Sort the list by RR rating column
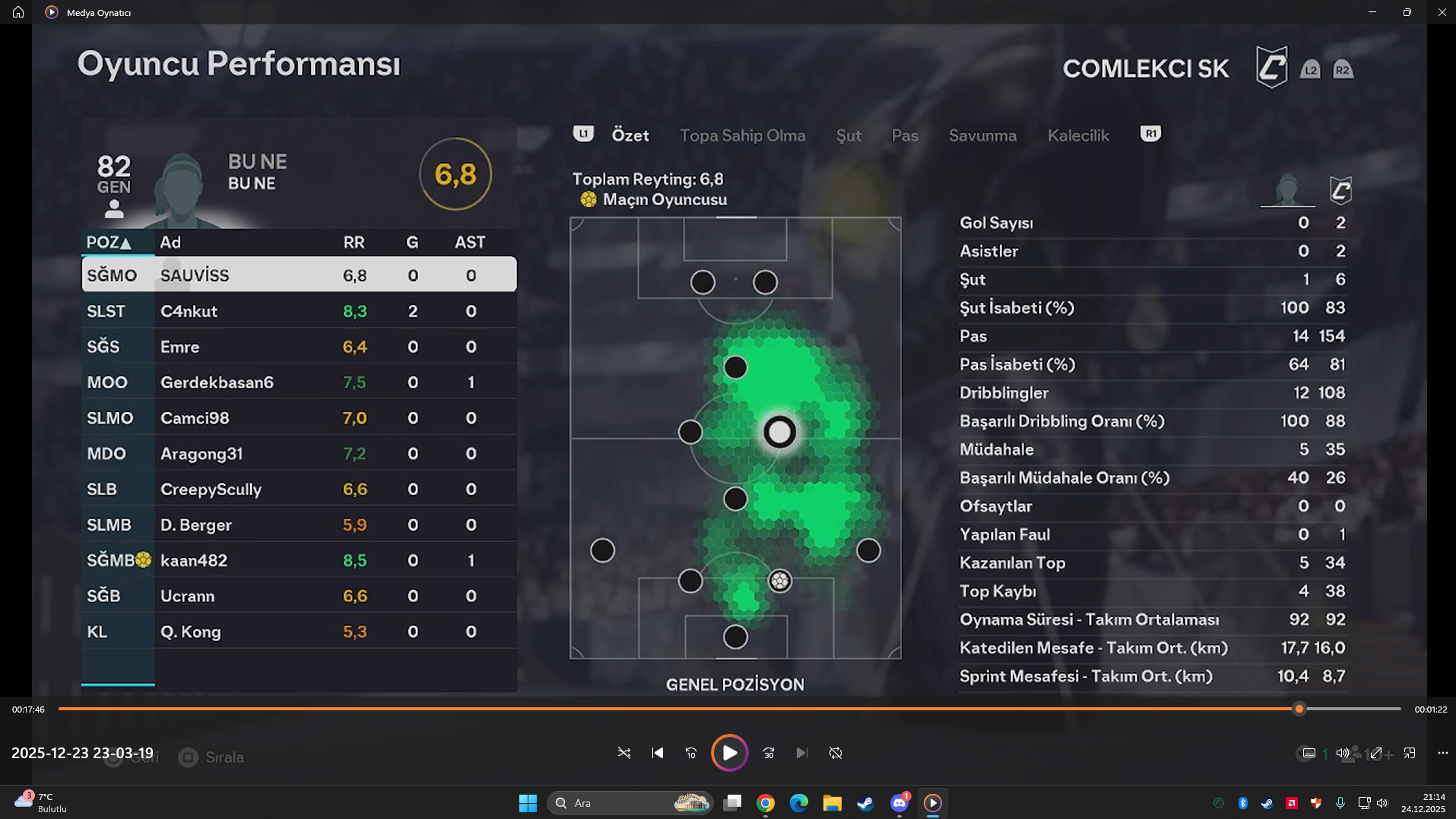The width and height of the screenshot is (1456, 819). (354, 243)
